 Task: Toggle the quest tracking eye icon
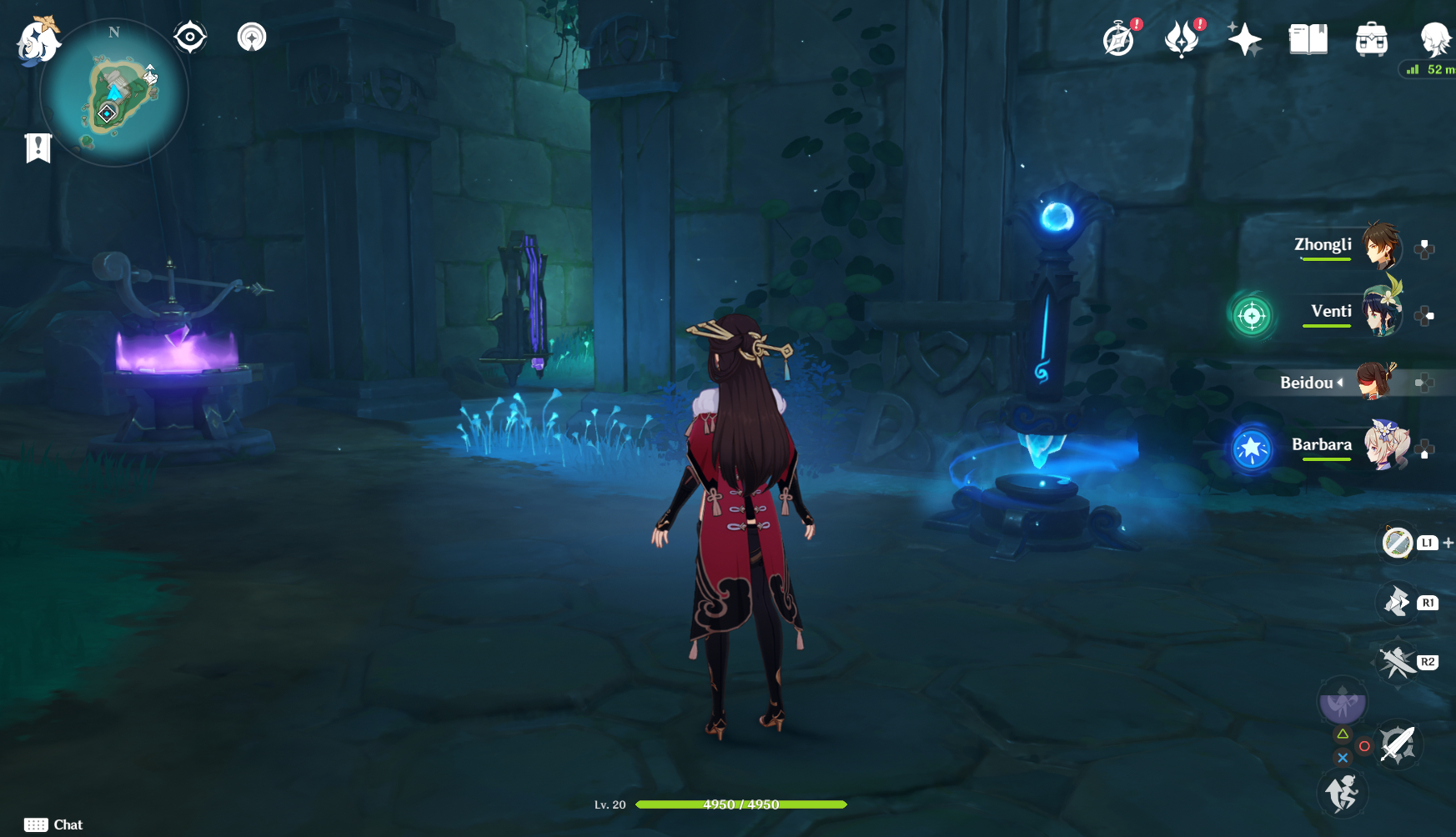tap(190, 36)
